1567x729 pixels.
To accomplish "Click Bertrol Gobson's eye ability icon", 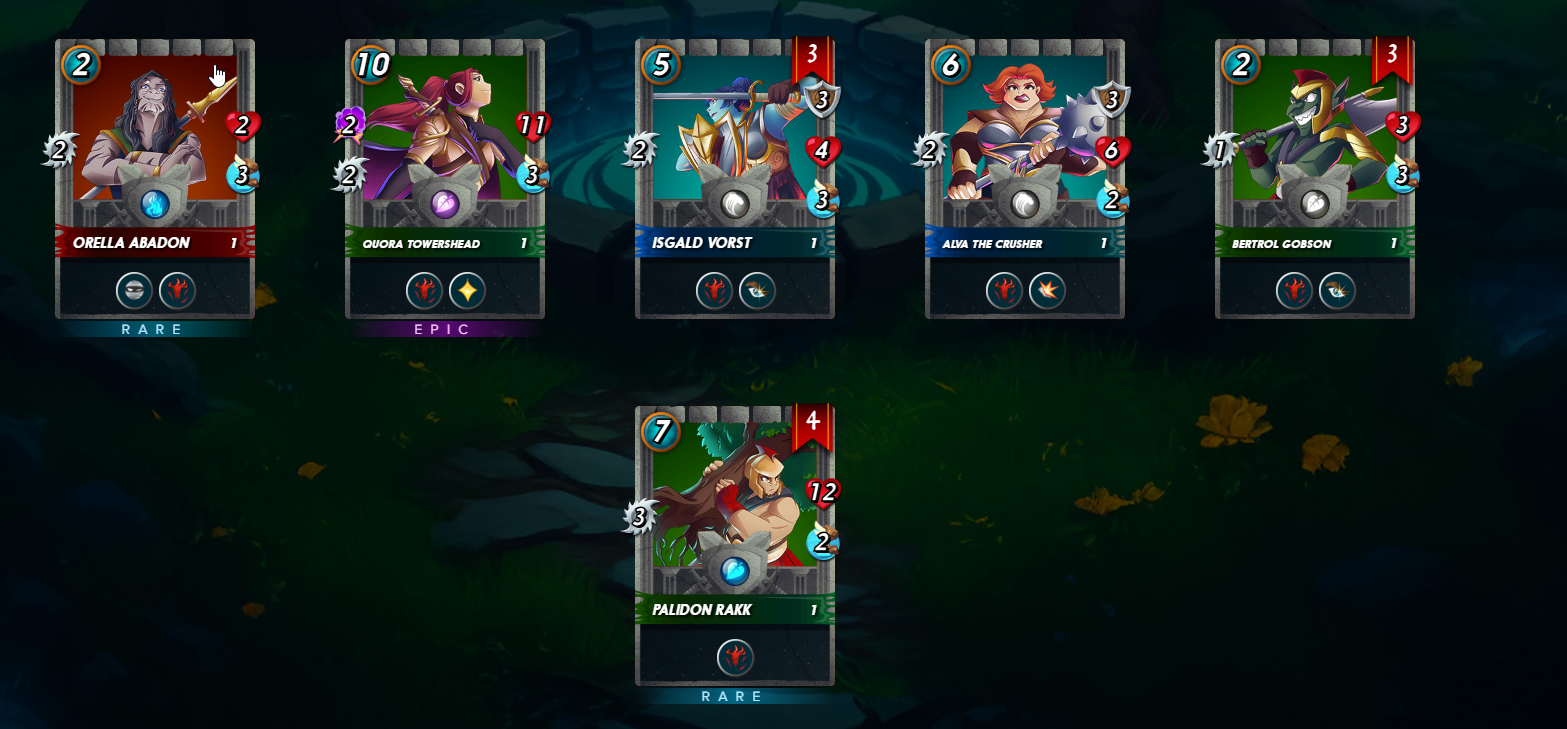I will coord(1337,291).
